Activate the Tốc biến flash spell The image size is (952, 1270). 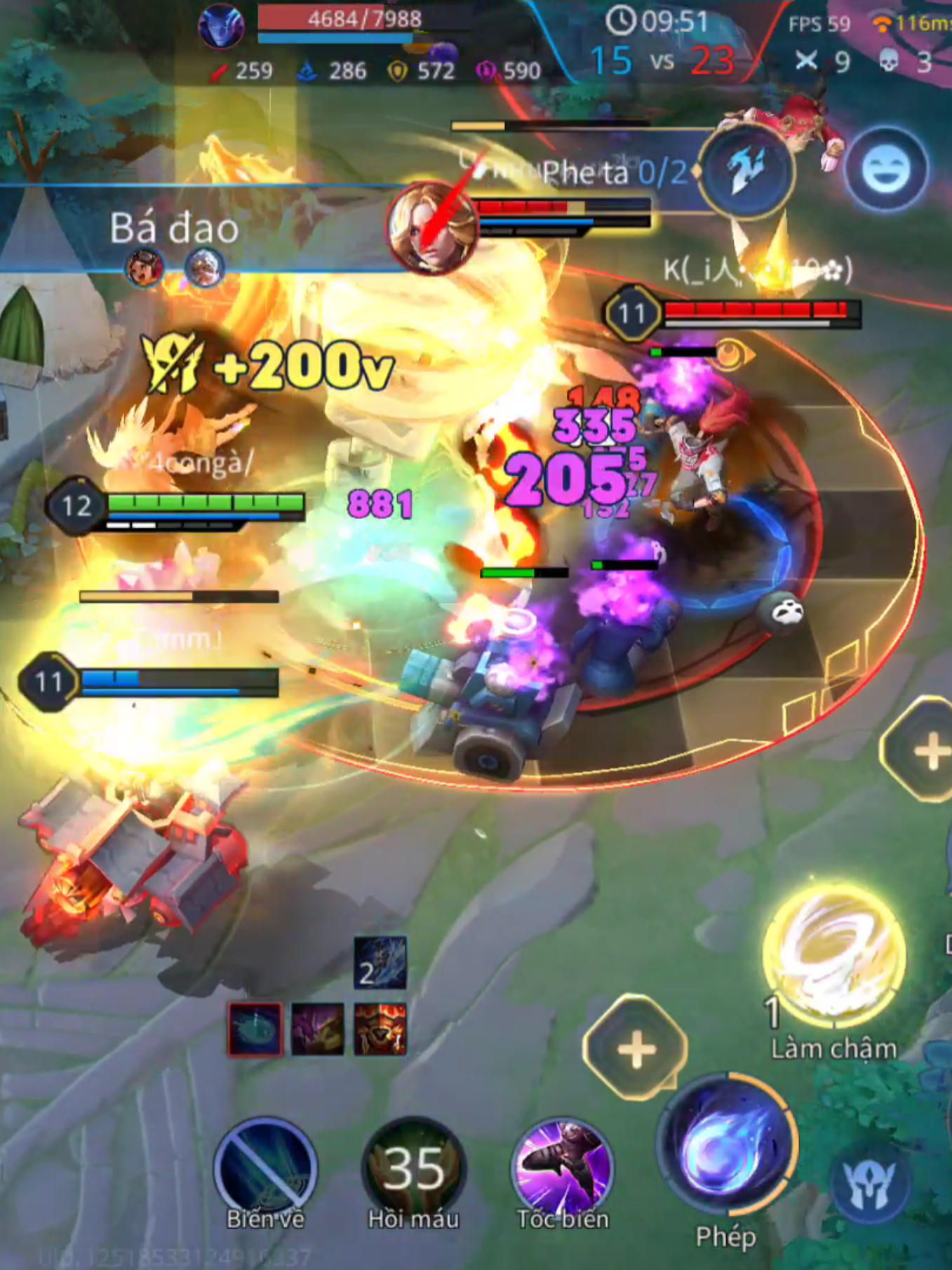click(x=562, y=1165)
